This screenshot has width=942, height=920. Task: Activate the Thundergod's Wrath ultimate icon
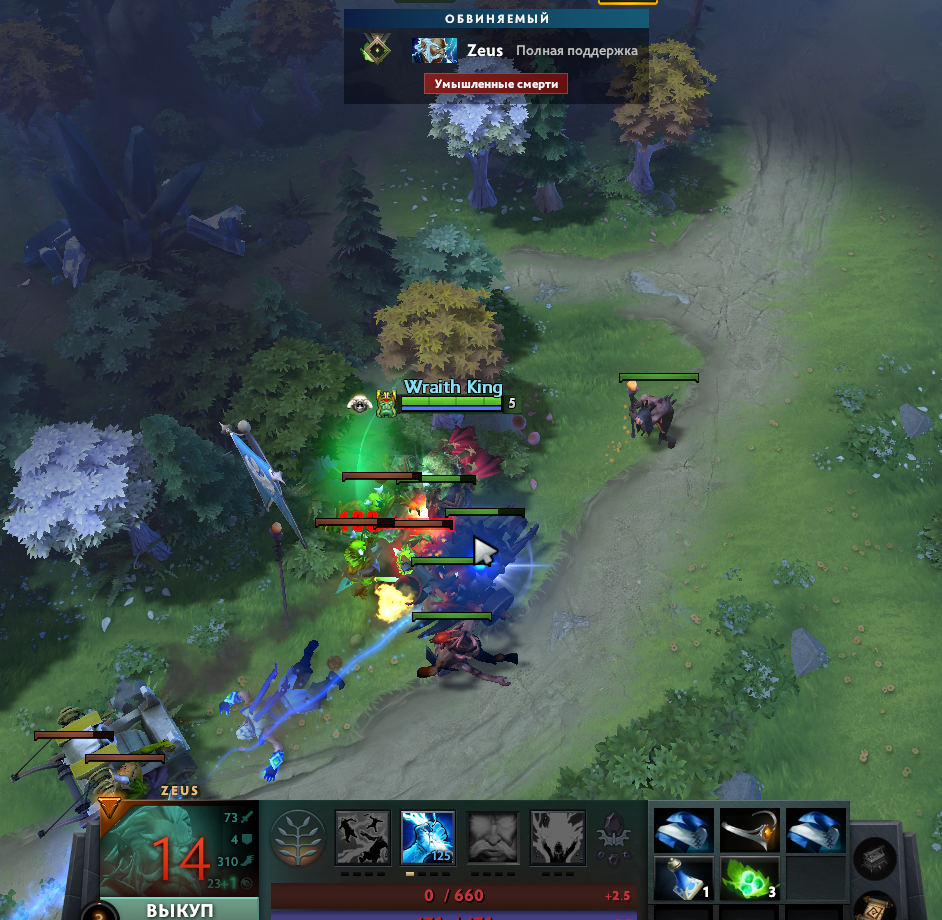pos(557,837)
